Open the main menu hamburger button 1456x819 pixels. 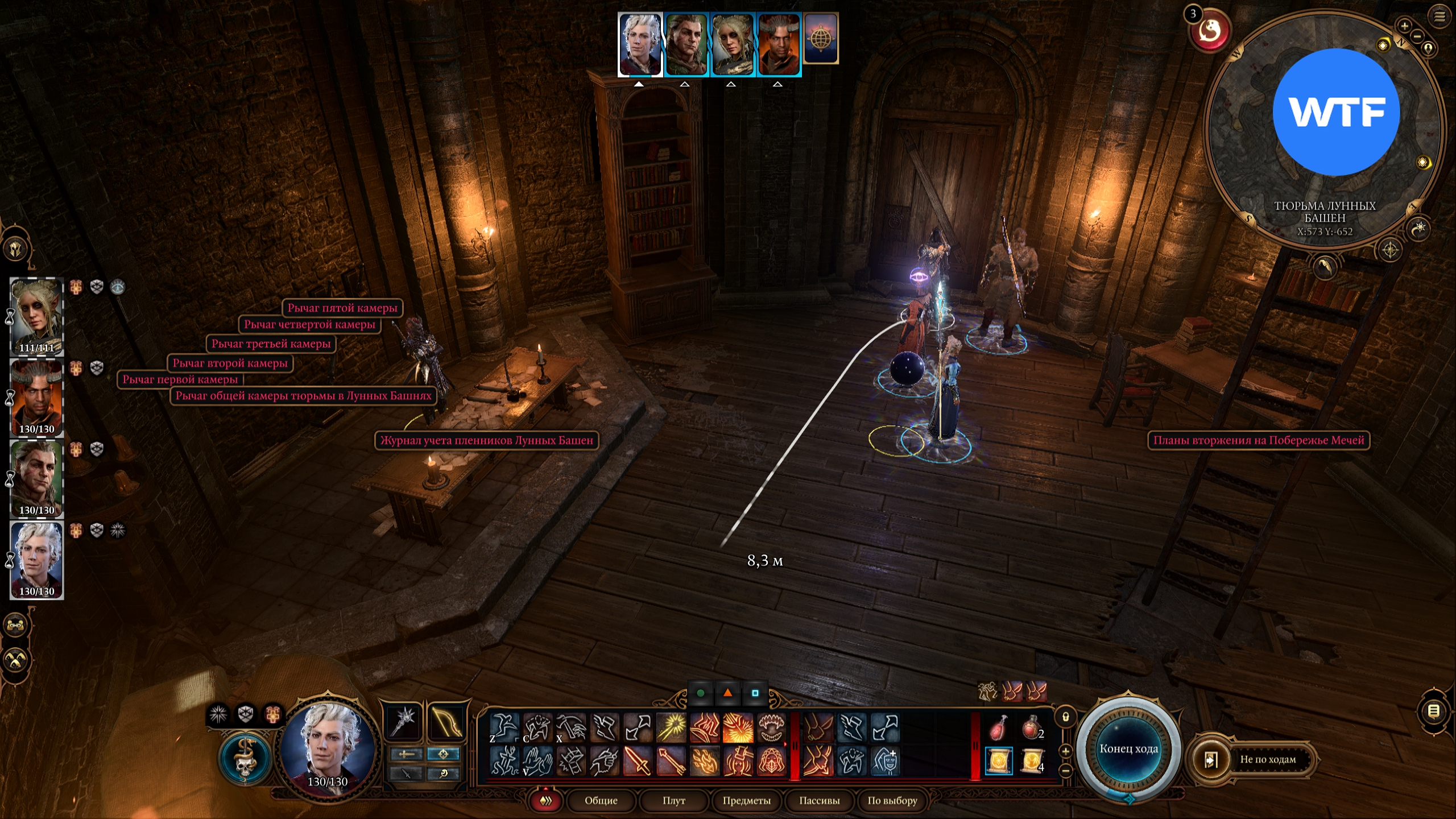(x=1440, y=16)
